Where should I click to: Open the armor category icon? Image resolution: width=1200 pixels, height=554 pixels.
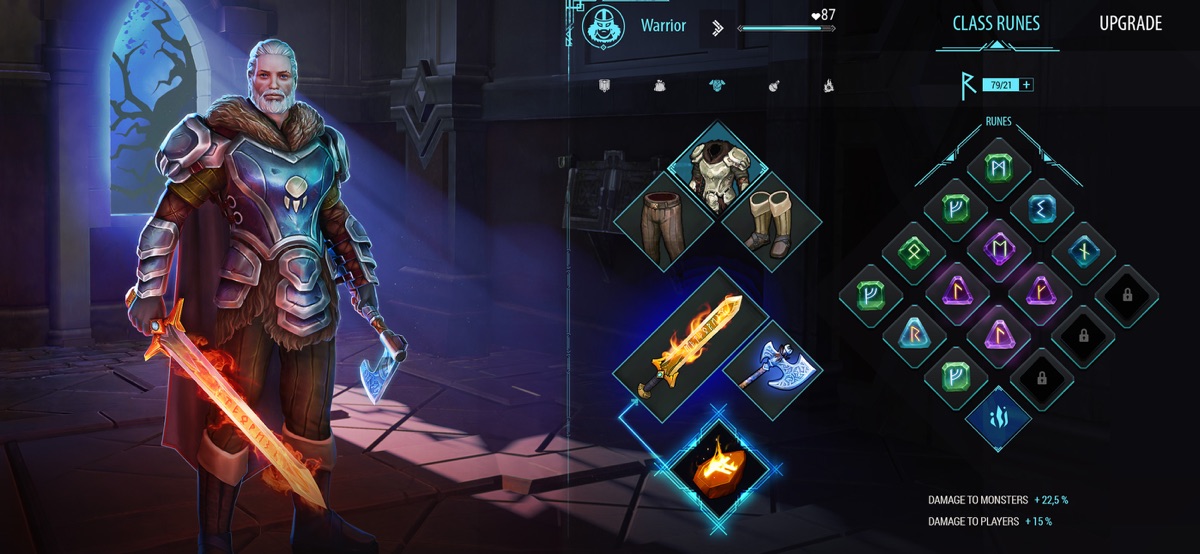pyautogui.click(x=716, y=86)
